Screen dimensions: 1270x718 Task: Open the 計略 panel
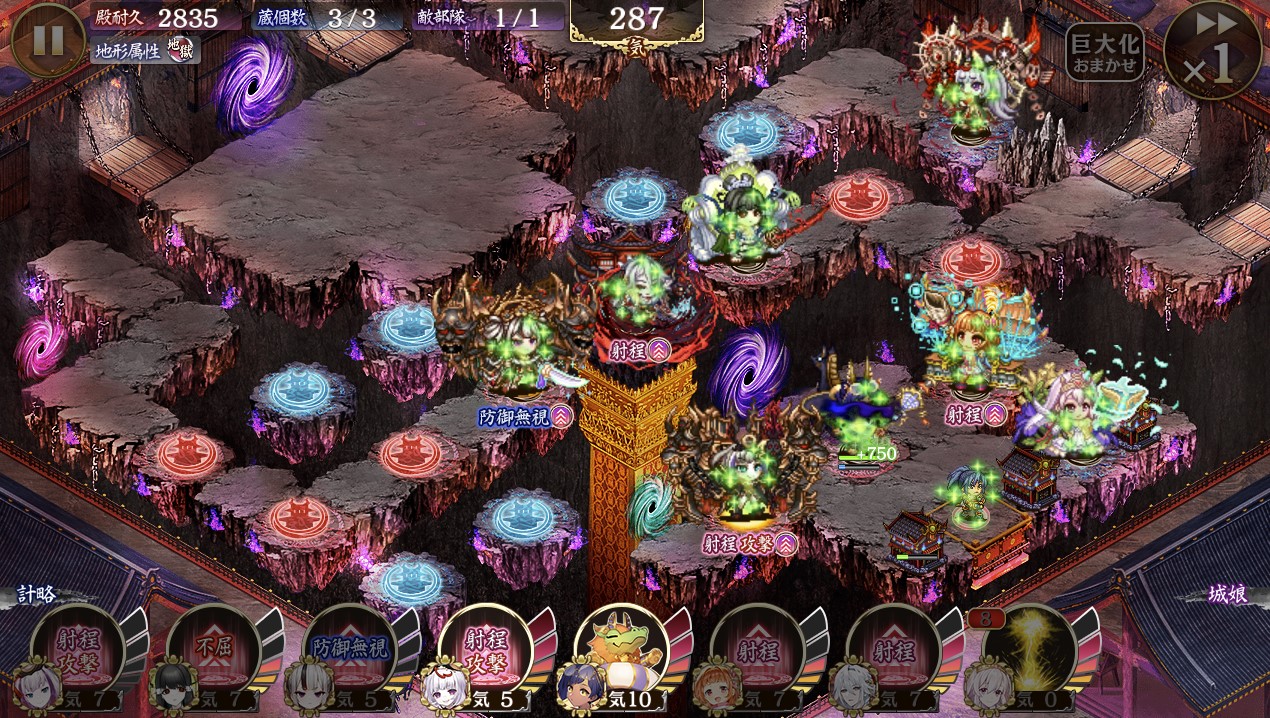40,594
